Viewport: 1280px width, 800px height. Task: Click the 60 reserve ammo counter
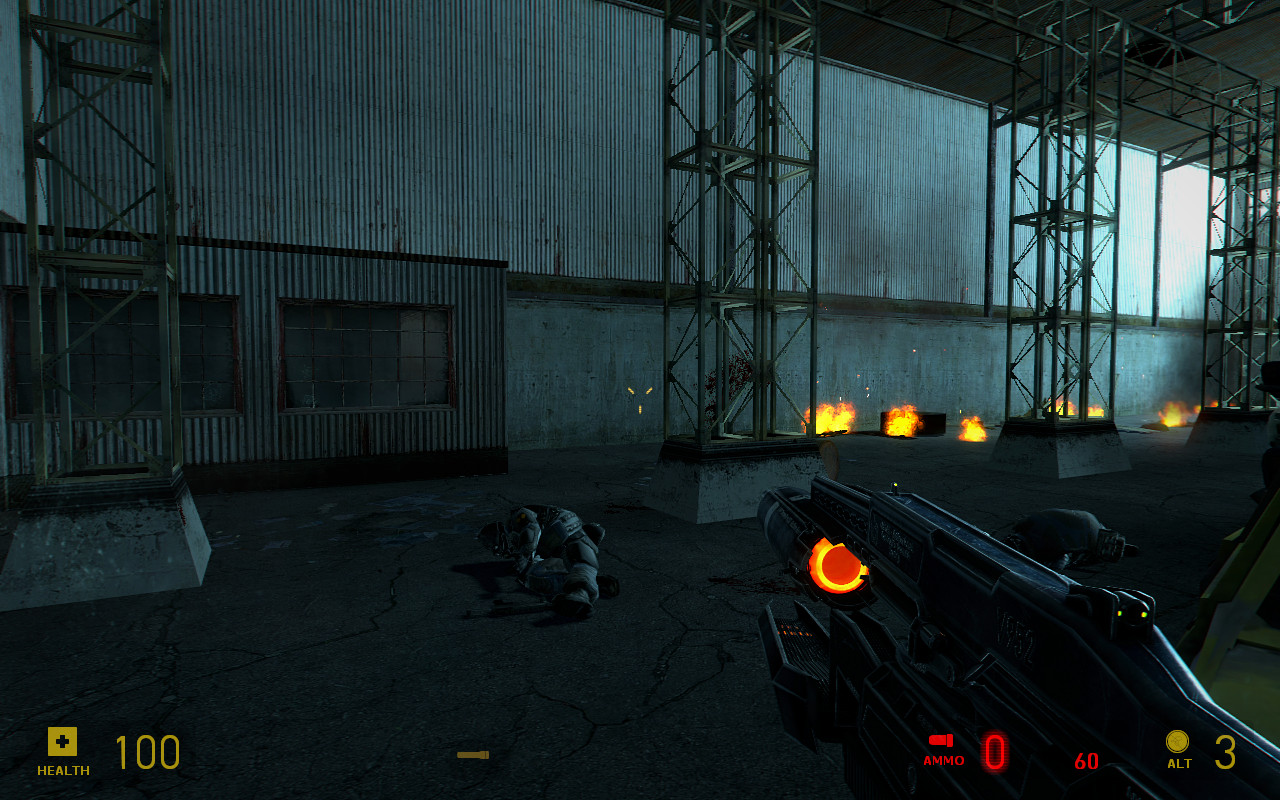pos(1089,760)
